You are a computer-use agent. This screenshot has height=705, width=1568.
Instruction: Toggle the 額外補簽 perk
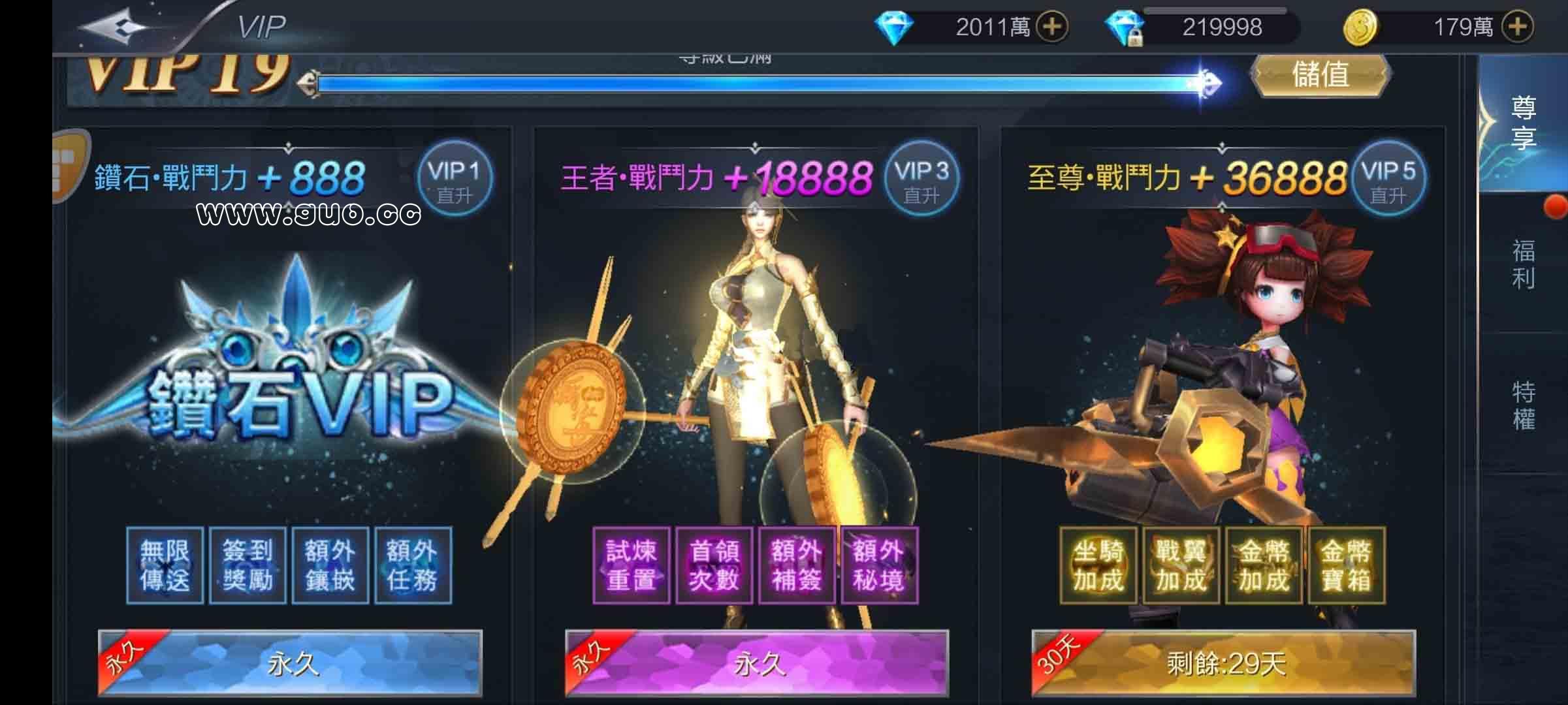pyautogui.click(x=796, y=565)
